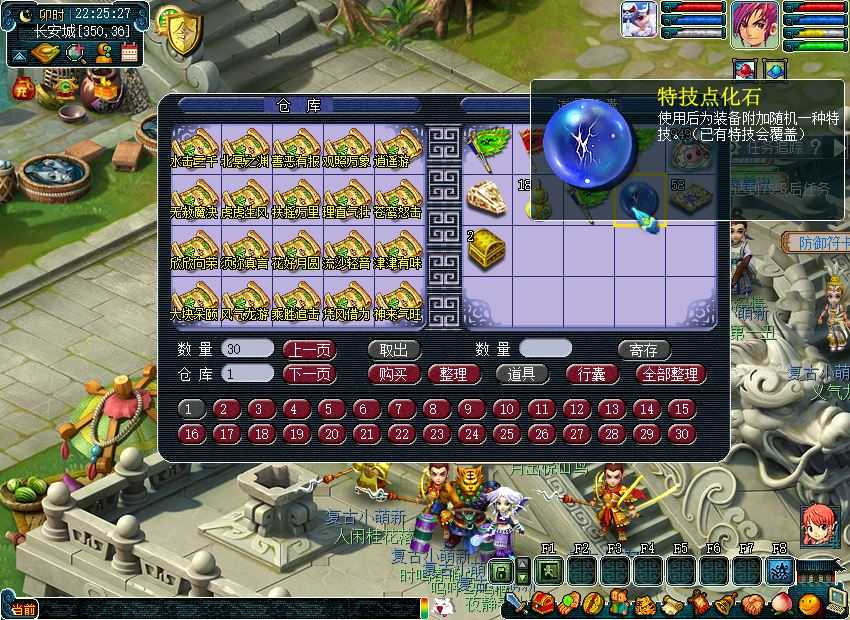The image size is (850, 620).
Task: Open warehouse page number 30
Action: click(x=681, y=434)
